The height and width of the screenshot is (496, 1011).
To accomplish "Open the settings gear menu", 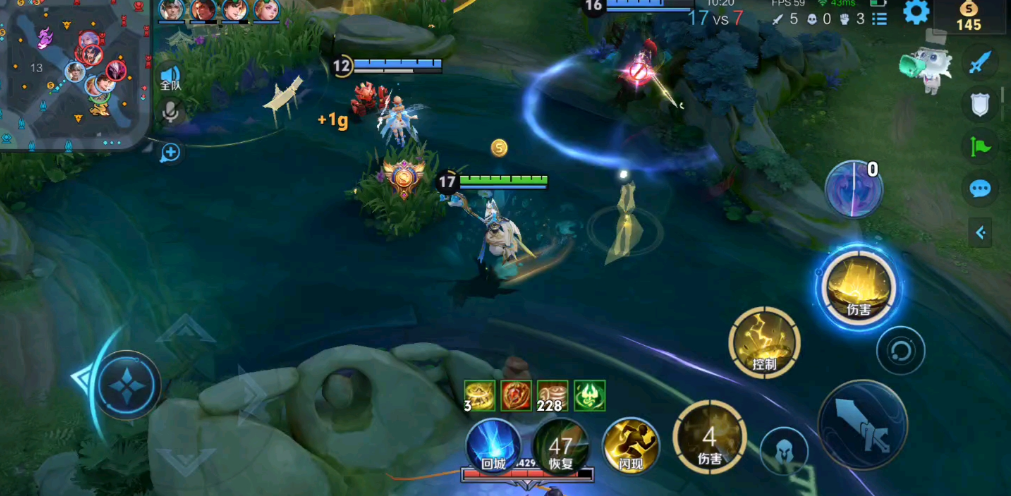I will click(916, 12).
